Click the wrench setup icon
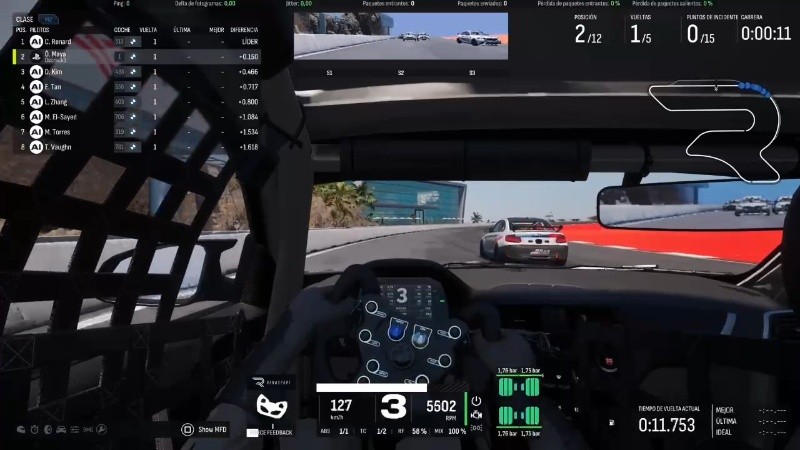The image size is (800, 450). pyautogui.click(x=103, y=429)
